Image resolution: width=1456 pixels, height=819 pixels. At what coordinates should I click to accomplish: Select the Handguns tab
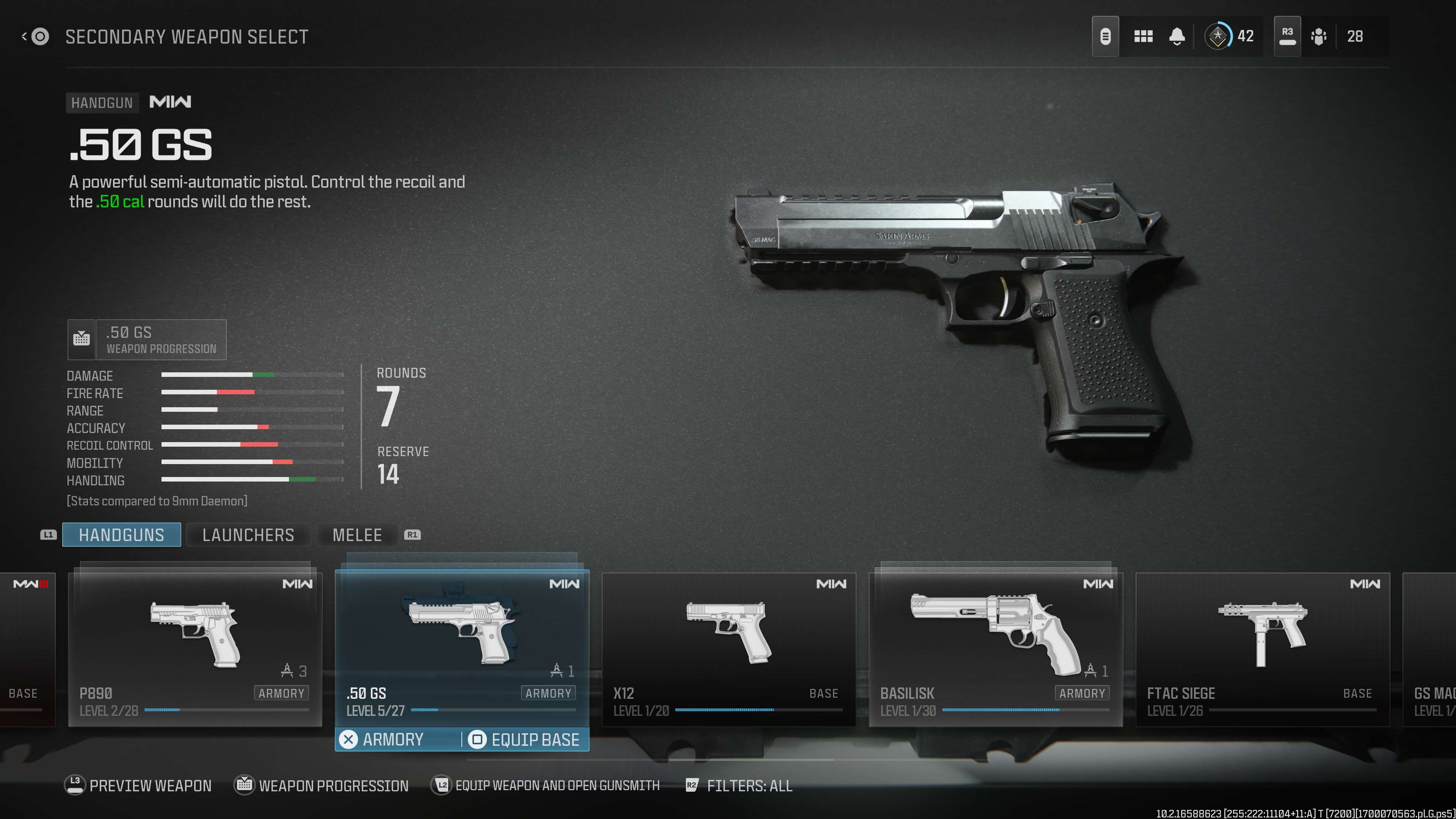(x=121, y=535)
